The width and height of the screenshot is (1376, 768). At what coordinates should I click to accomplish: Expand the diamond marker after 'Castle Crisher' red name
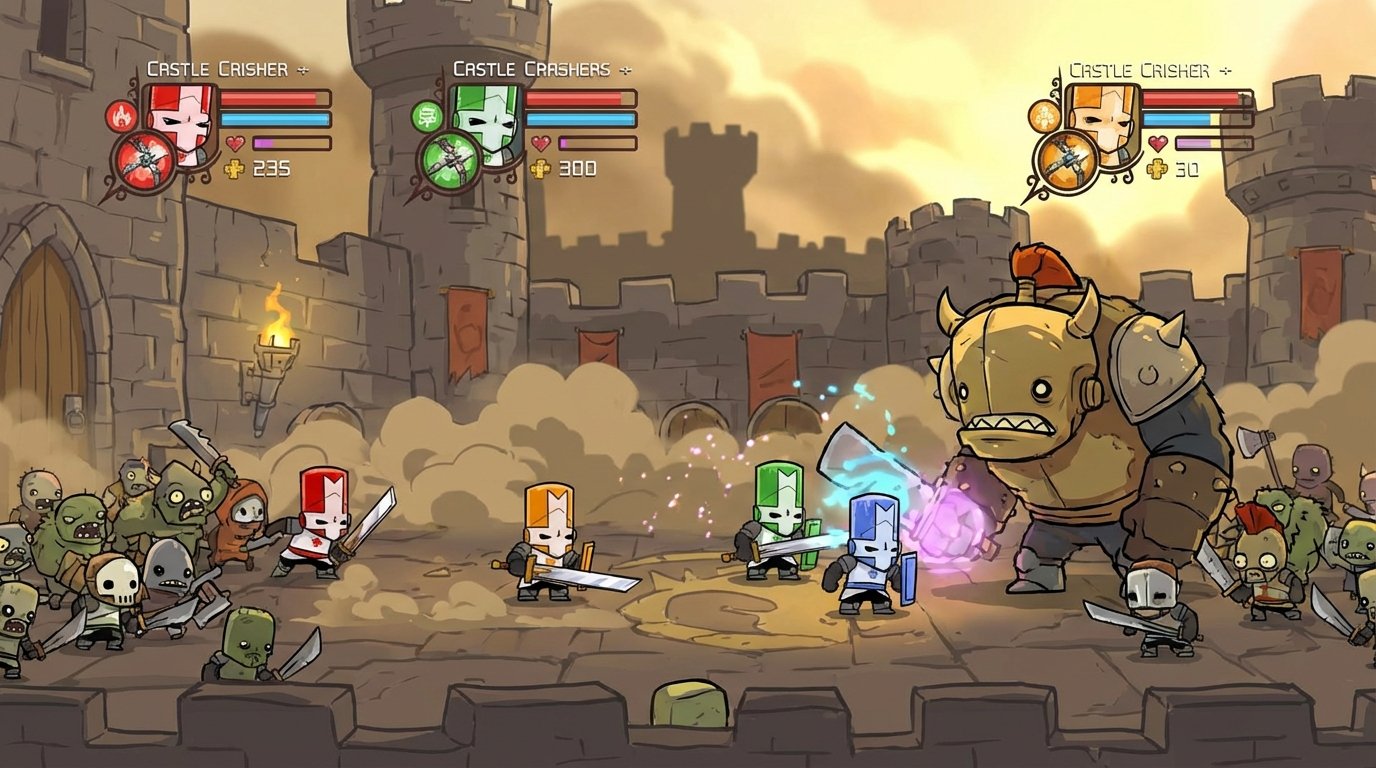tap(302, 69)
